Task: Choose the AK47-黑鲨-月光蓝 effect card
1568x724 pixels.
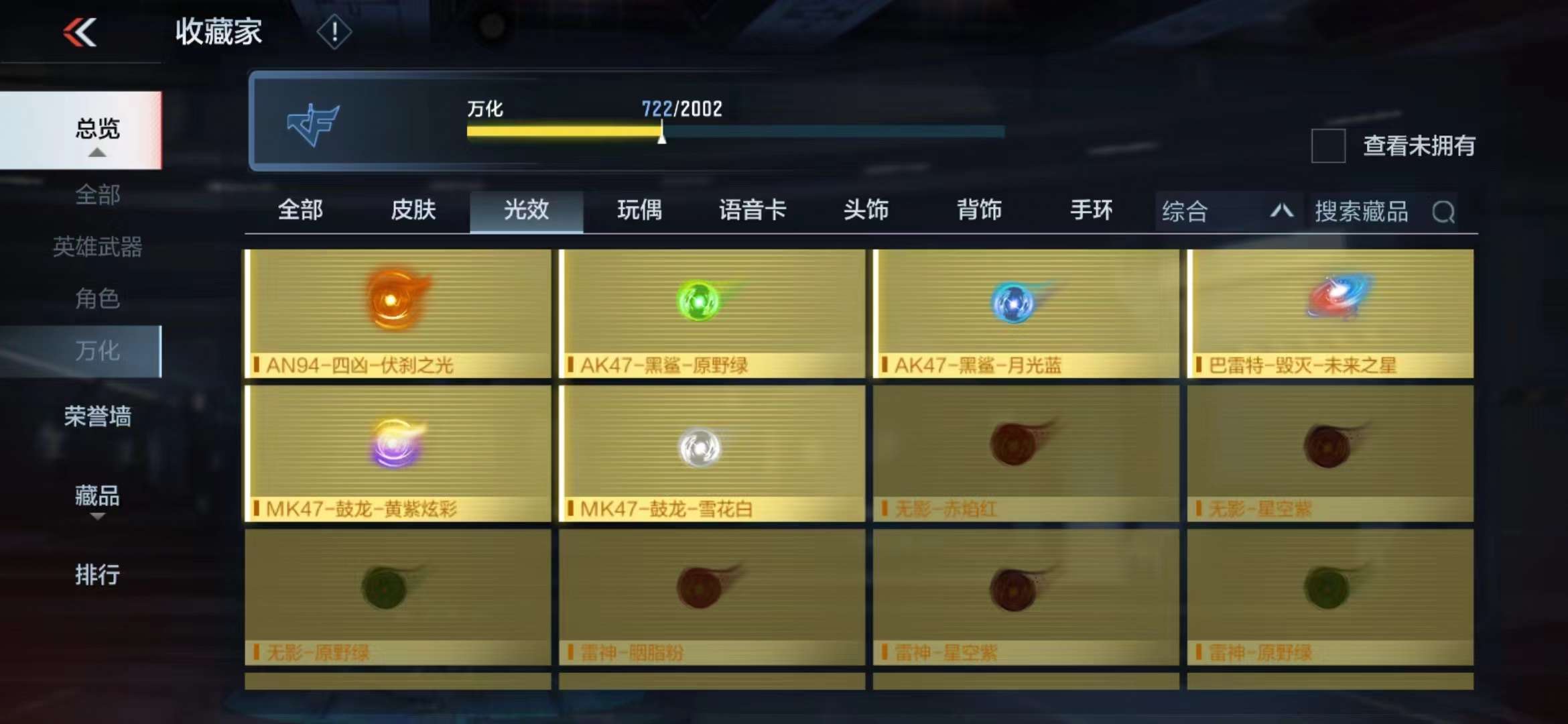Action: (1026, 314)
